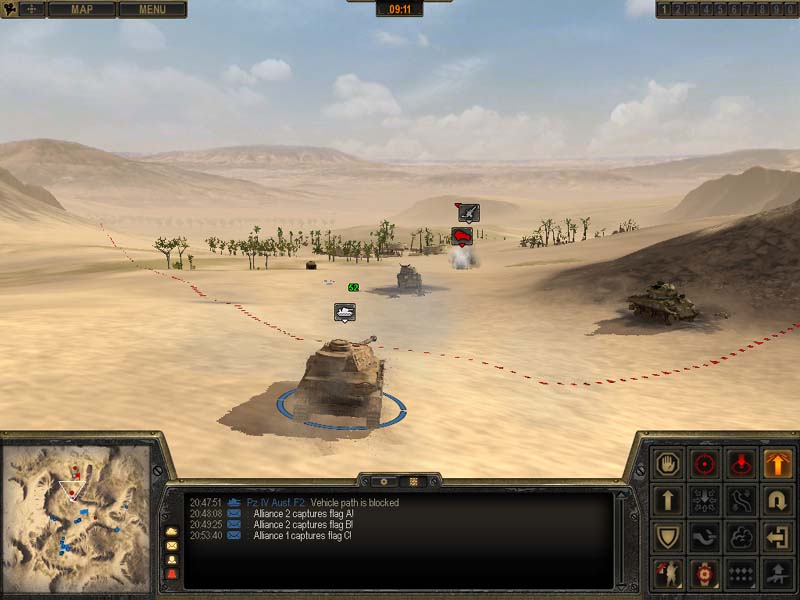Click the gear button above message log
800x600 pixels.
tap(382, 481)
